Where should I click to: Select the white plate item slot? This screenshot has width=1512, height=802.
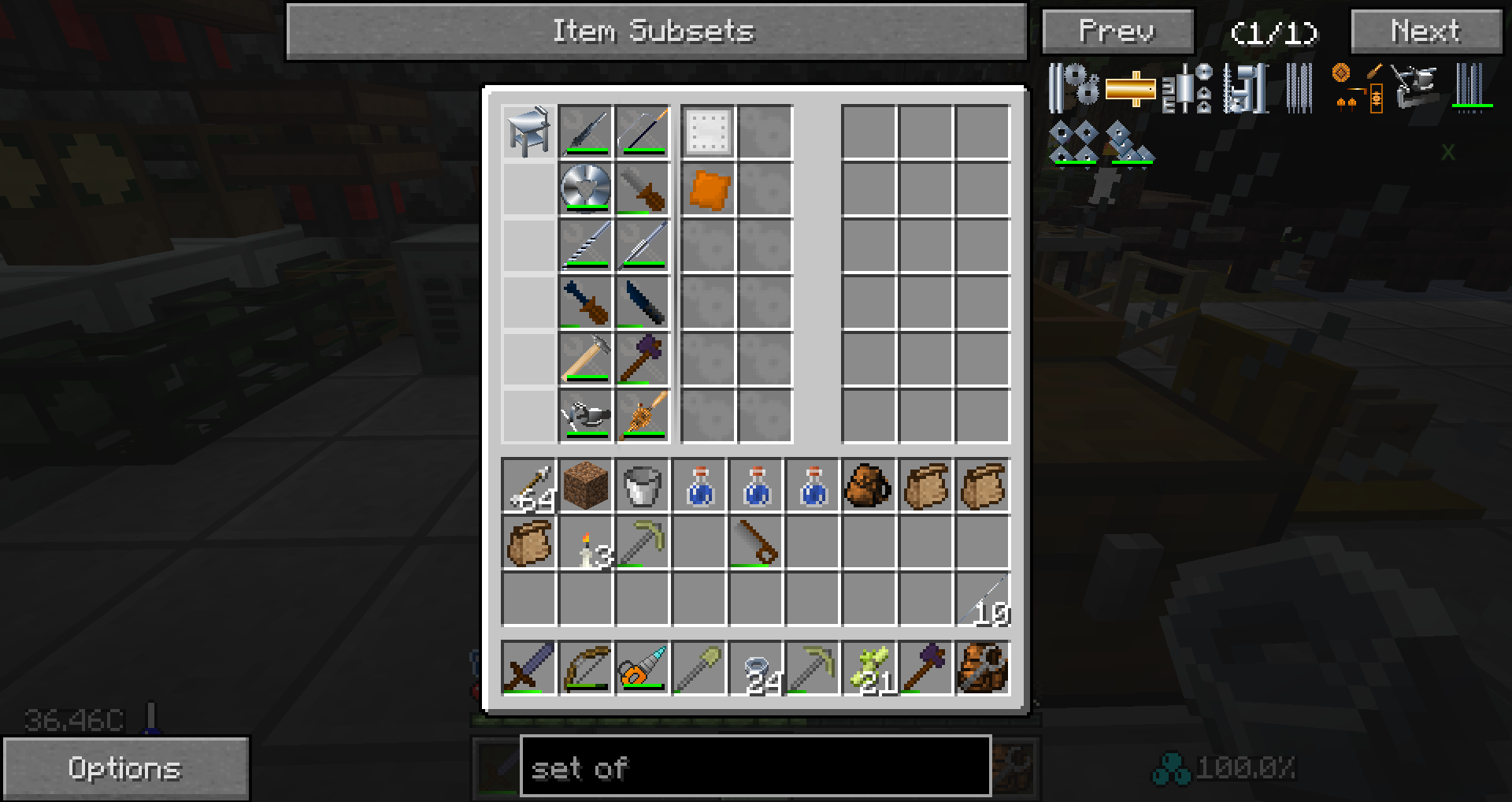[x=708, y=132]
